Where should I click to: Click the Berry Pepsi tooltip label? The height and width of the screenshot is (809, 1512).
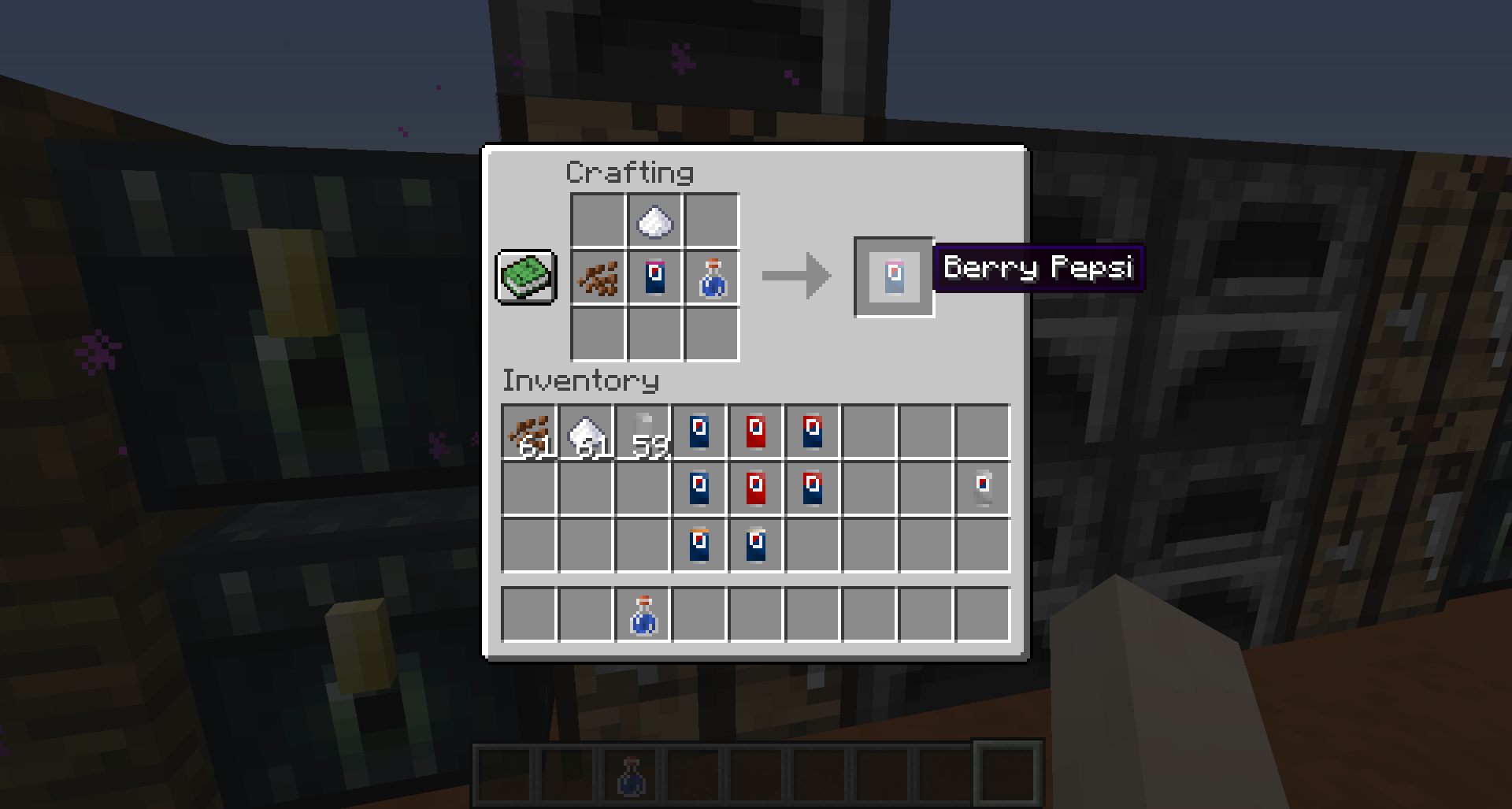click(1038, 269)
